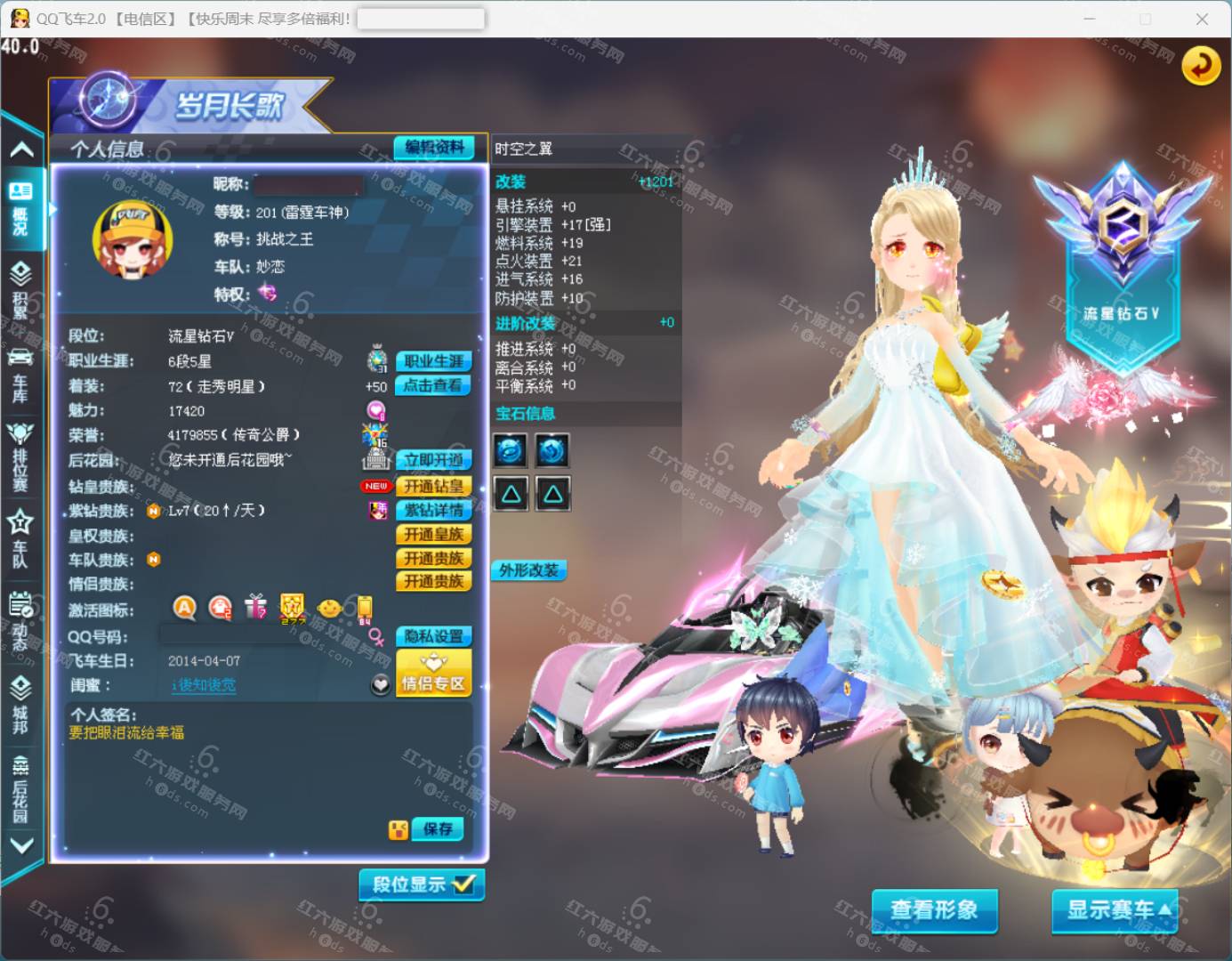Open the 外形改装 appearance modification
This screenshot has height=961, width=1232.
coord(528,570)
